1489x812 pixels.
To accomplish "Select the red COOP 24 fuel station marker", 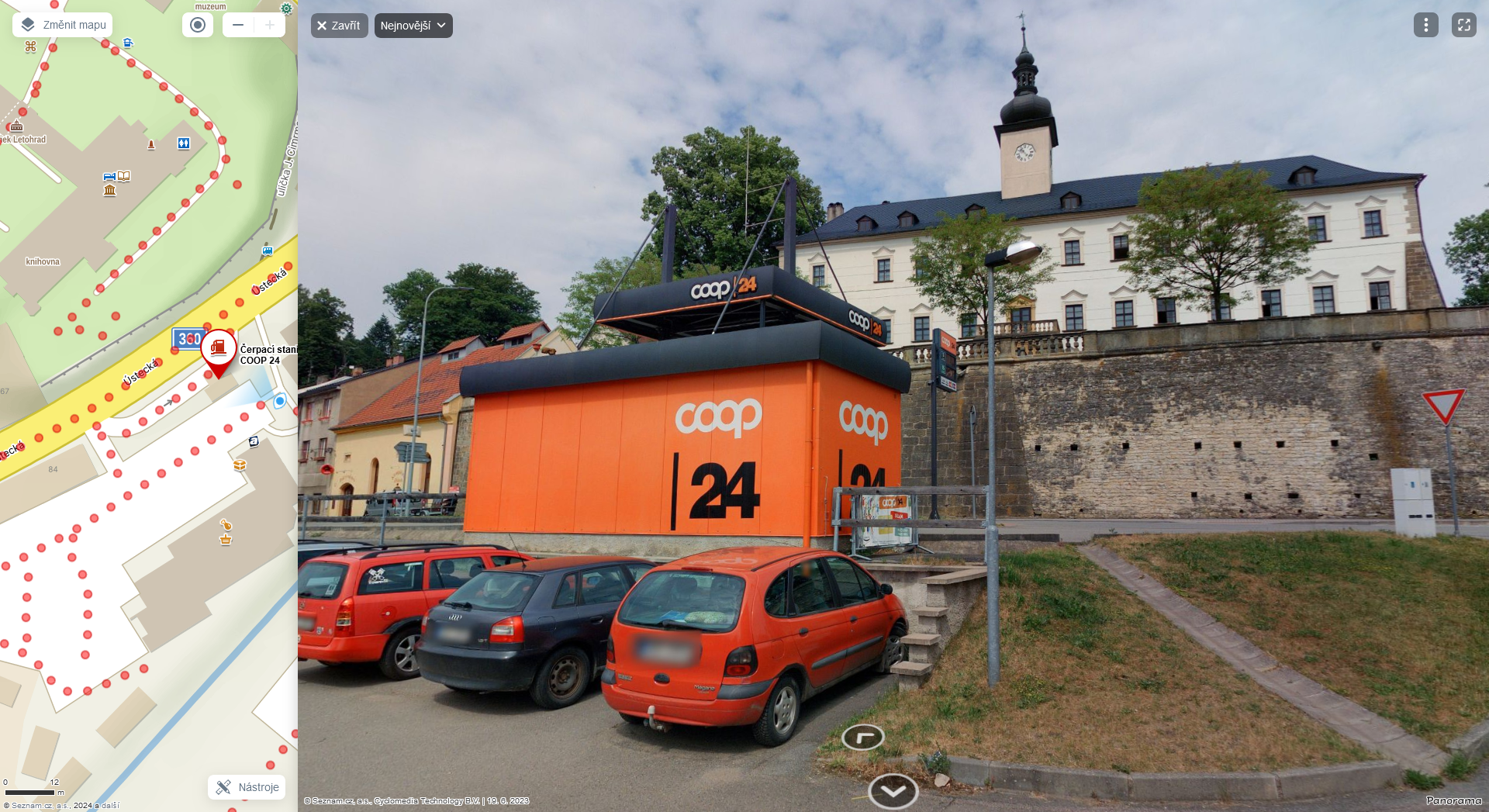I will [219, 349].
